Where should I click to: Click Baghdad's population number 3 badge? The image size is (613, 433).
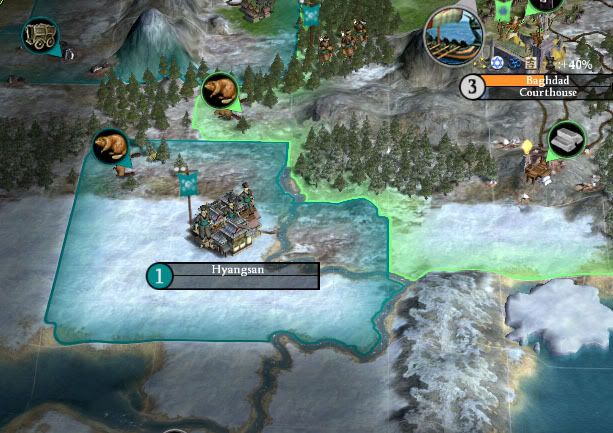473,86
